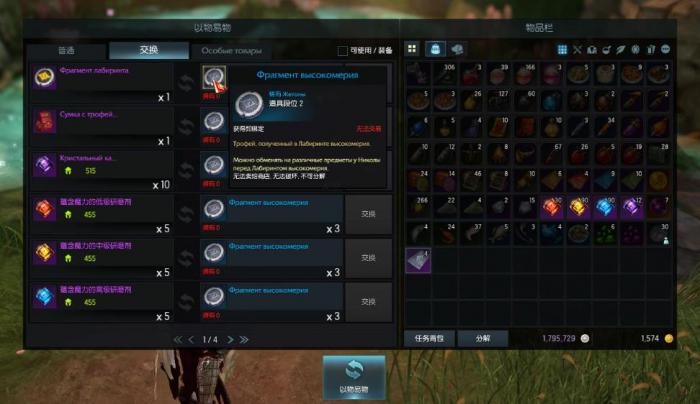Click the 分解 dismantle button
Screen dimensions: 700x404
[482, 339]
